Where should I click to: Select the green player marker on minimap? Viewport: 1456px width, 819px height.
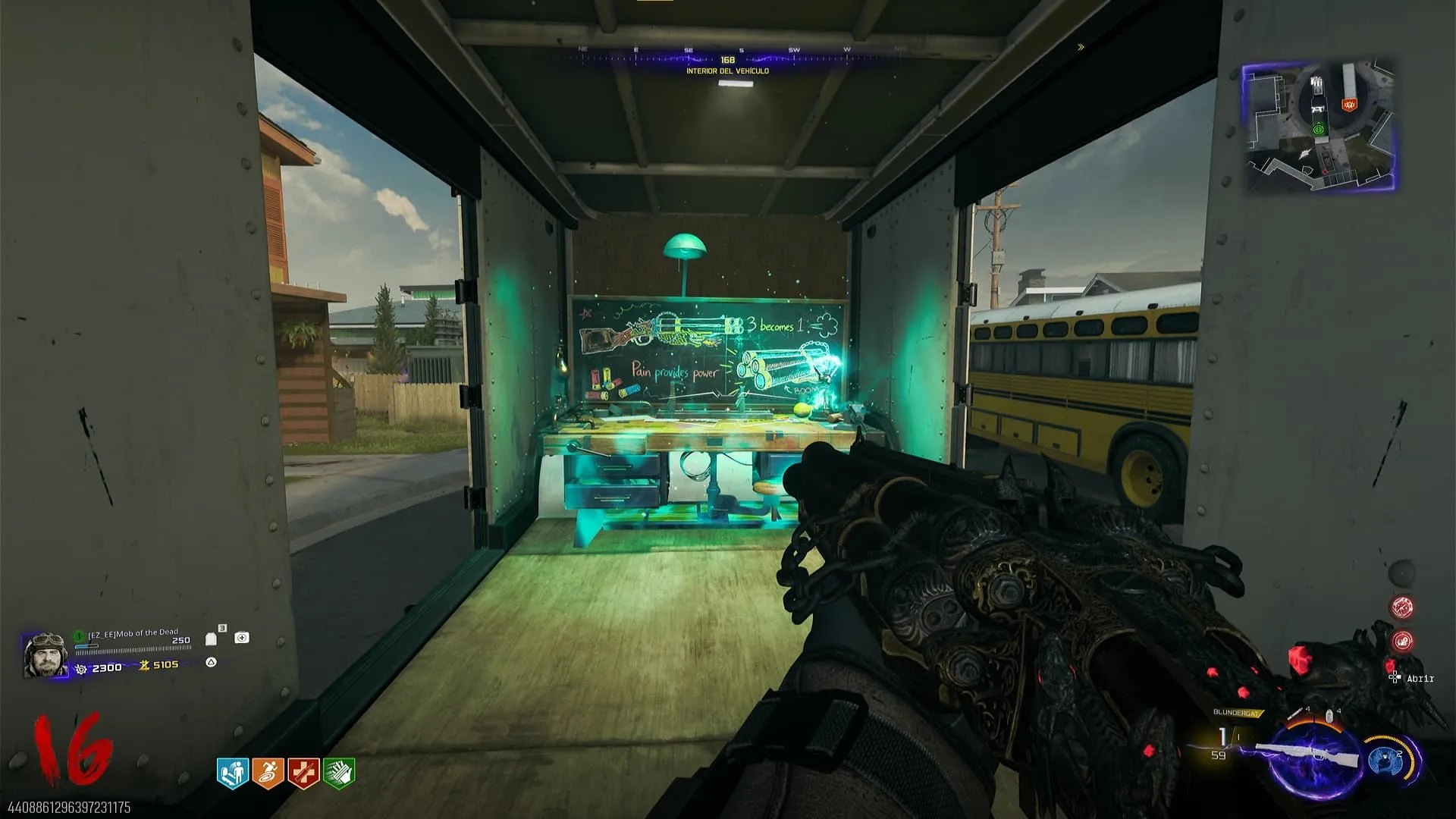[1319, 130]
